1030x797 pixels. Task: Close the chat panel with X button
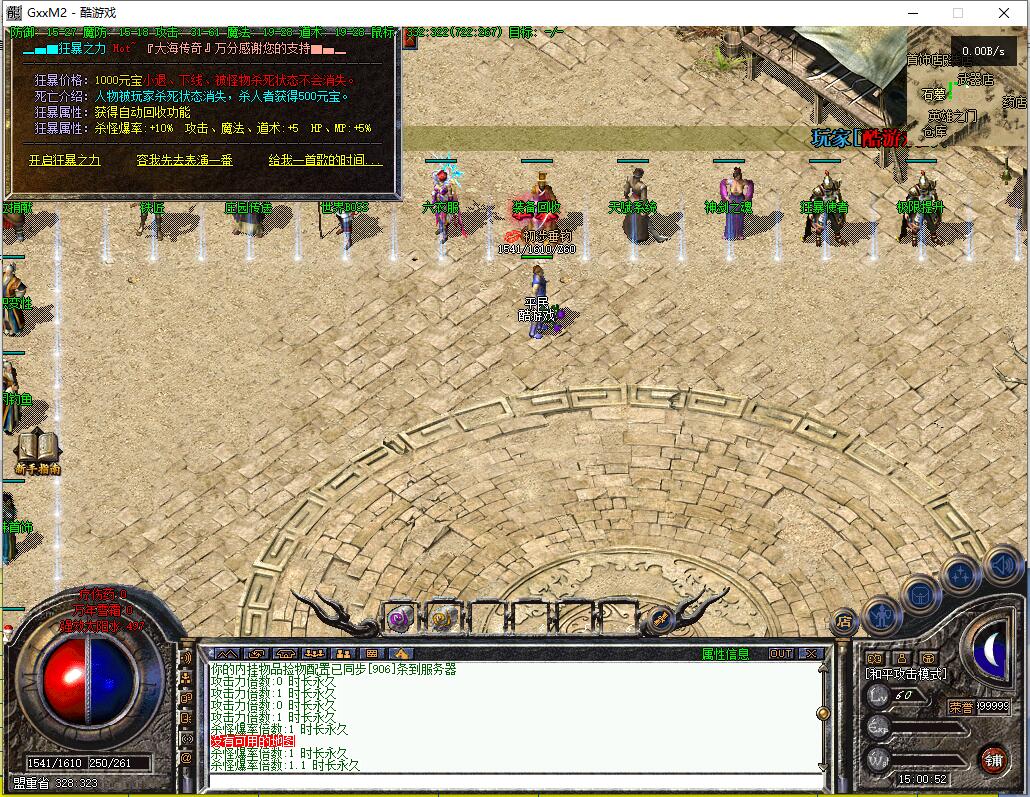(x=811, y=654)
